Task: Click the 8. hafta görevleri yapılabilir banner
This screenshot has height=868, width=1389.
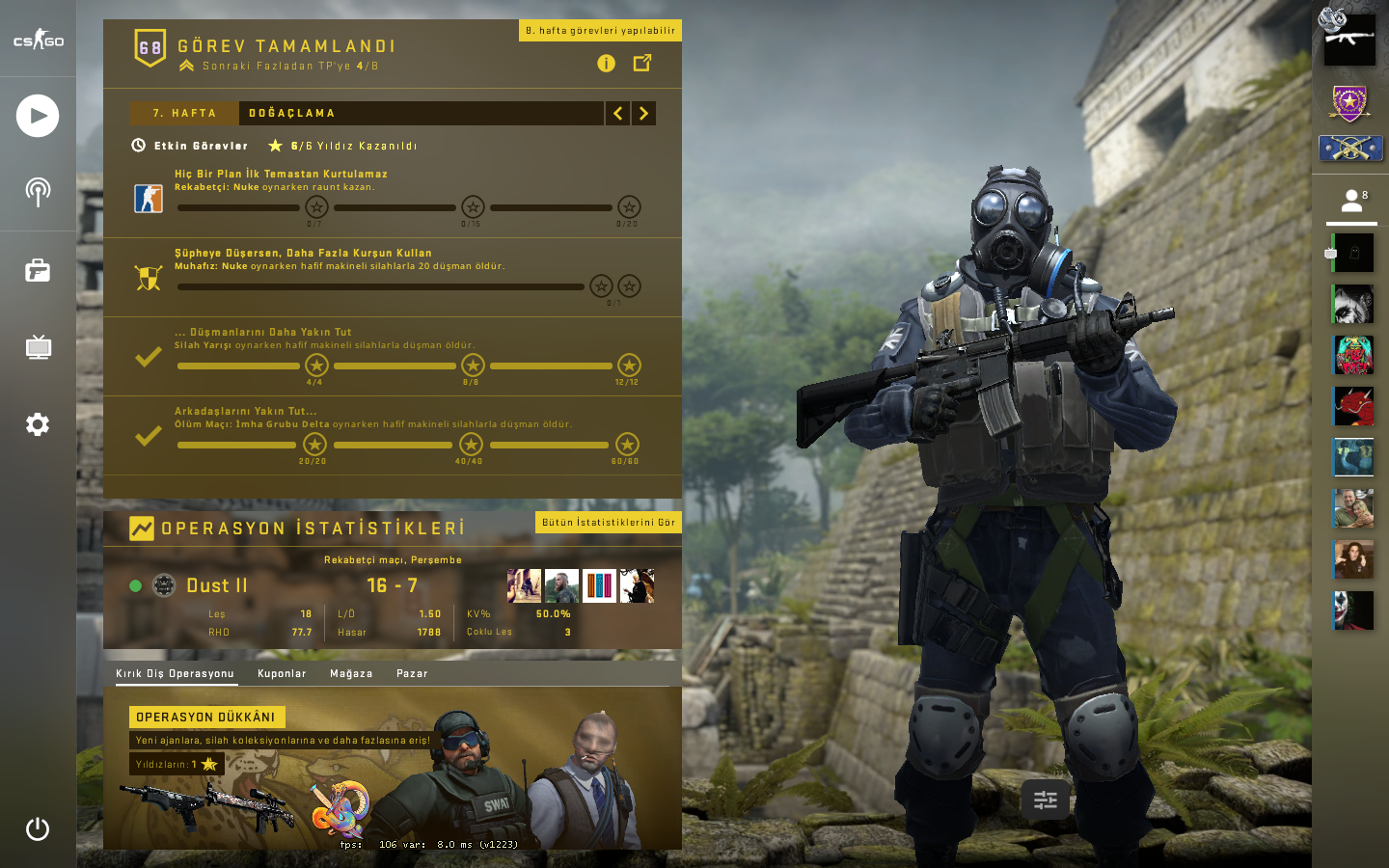Action: [600, 30]
